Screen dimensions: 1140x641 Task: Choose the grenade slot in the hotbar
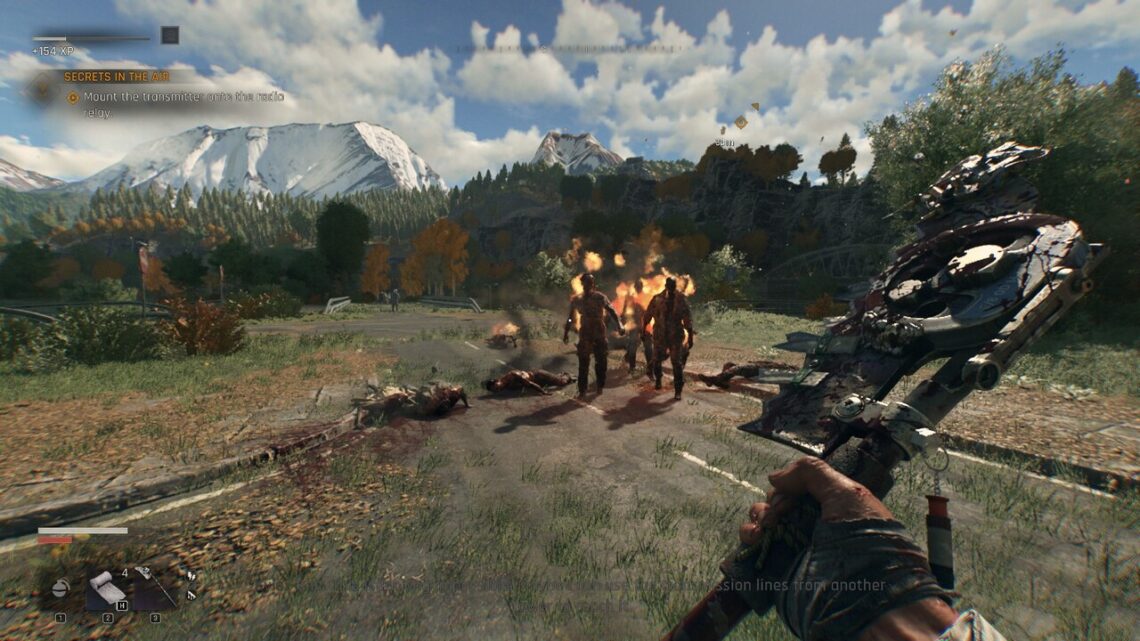[61, 589]
